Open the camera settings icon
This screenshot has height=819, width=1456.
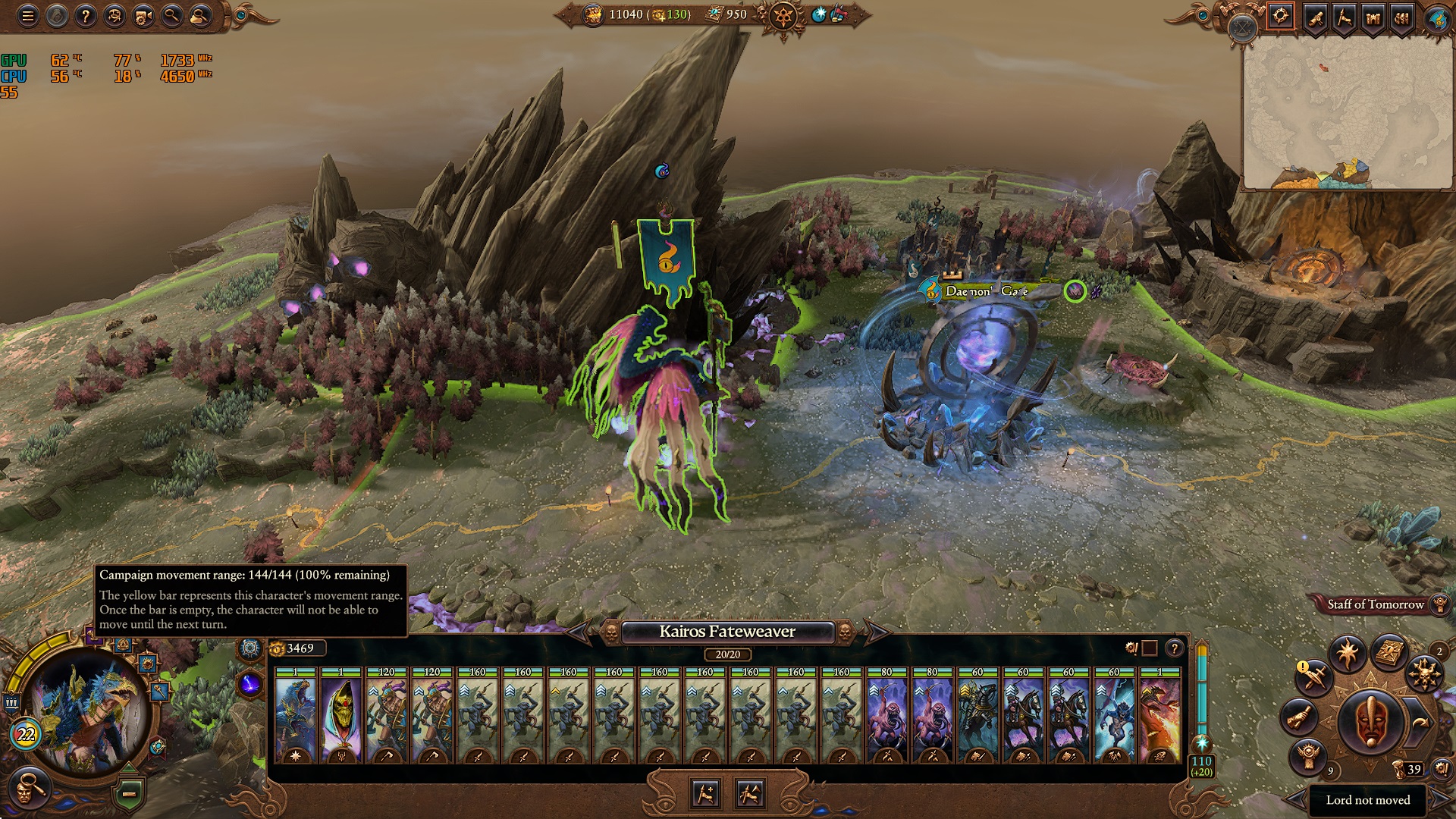point(143,16)
